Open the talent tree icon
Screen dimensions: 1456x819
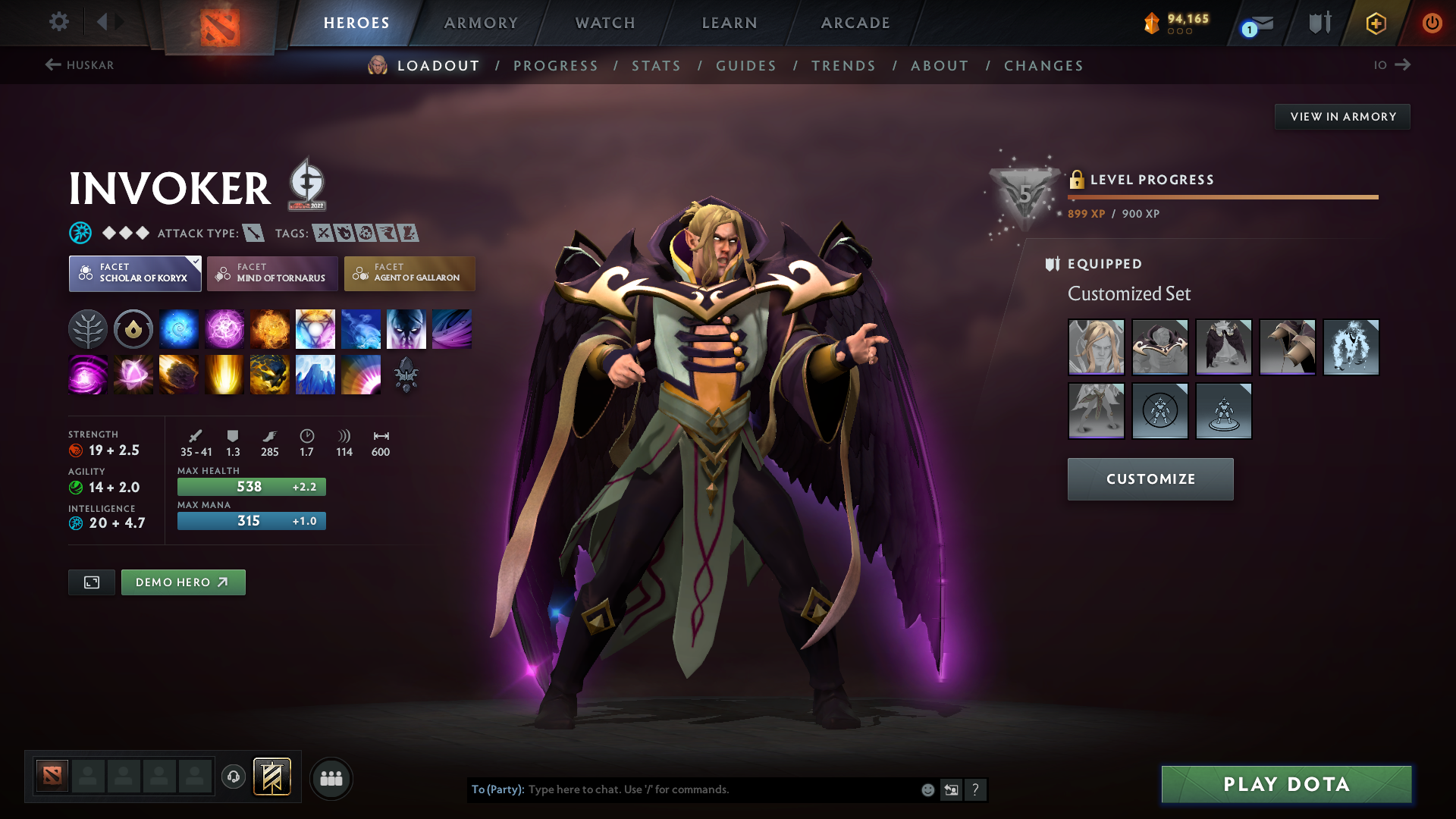(x=88, y=328)
